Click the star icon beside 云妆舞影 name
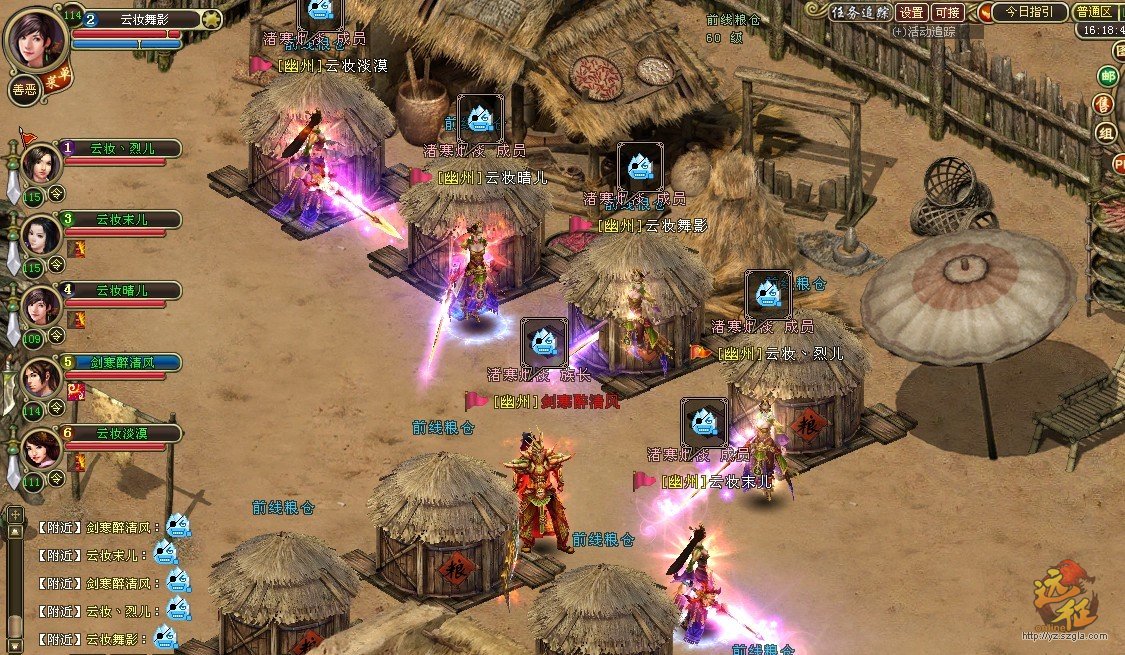Screen dimensions: 1125x655 (211, 18)
